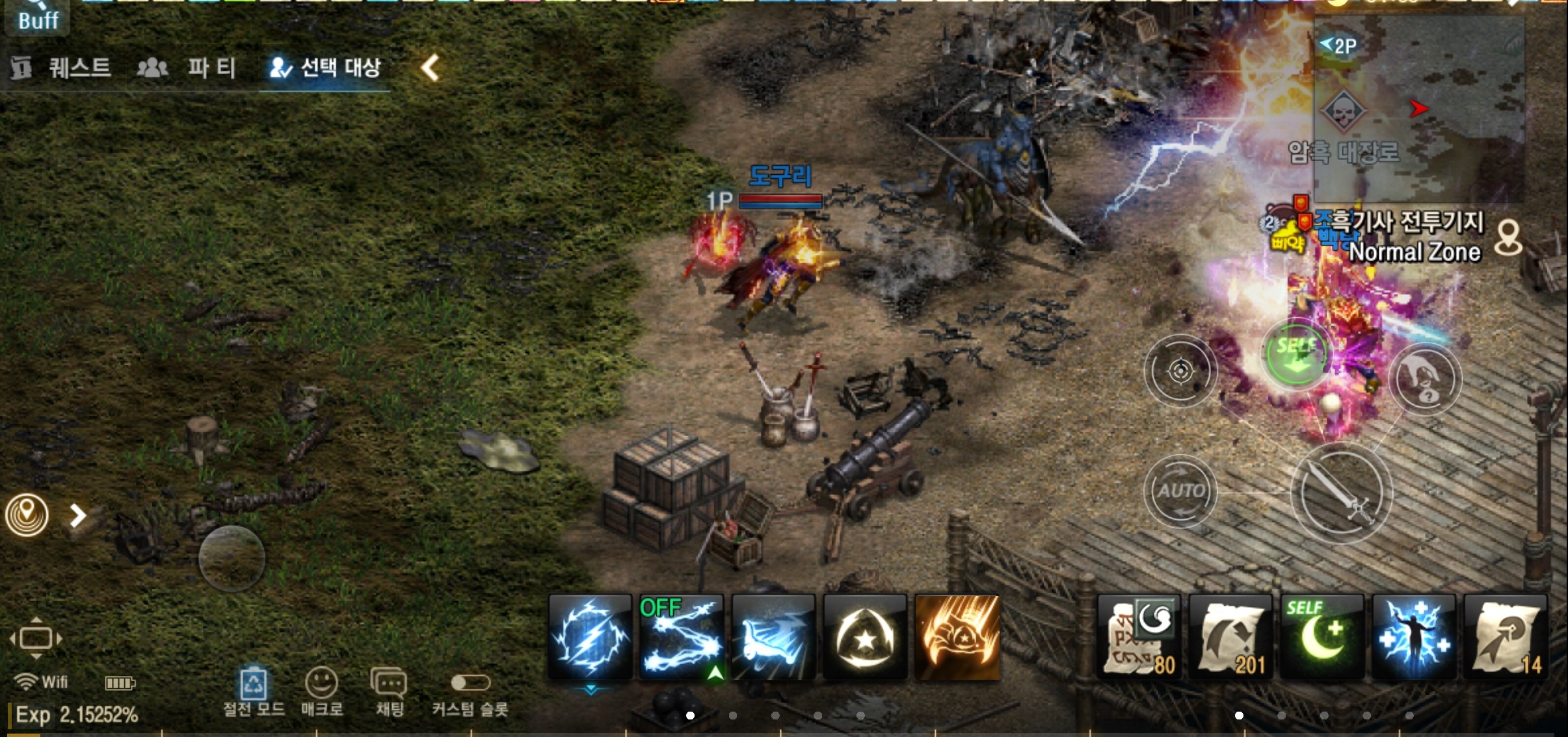Toggle the AUTO battle button
Screen dimensions: 1568x737
point(1180,491)
